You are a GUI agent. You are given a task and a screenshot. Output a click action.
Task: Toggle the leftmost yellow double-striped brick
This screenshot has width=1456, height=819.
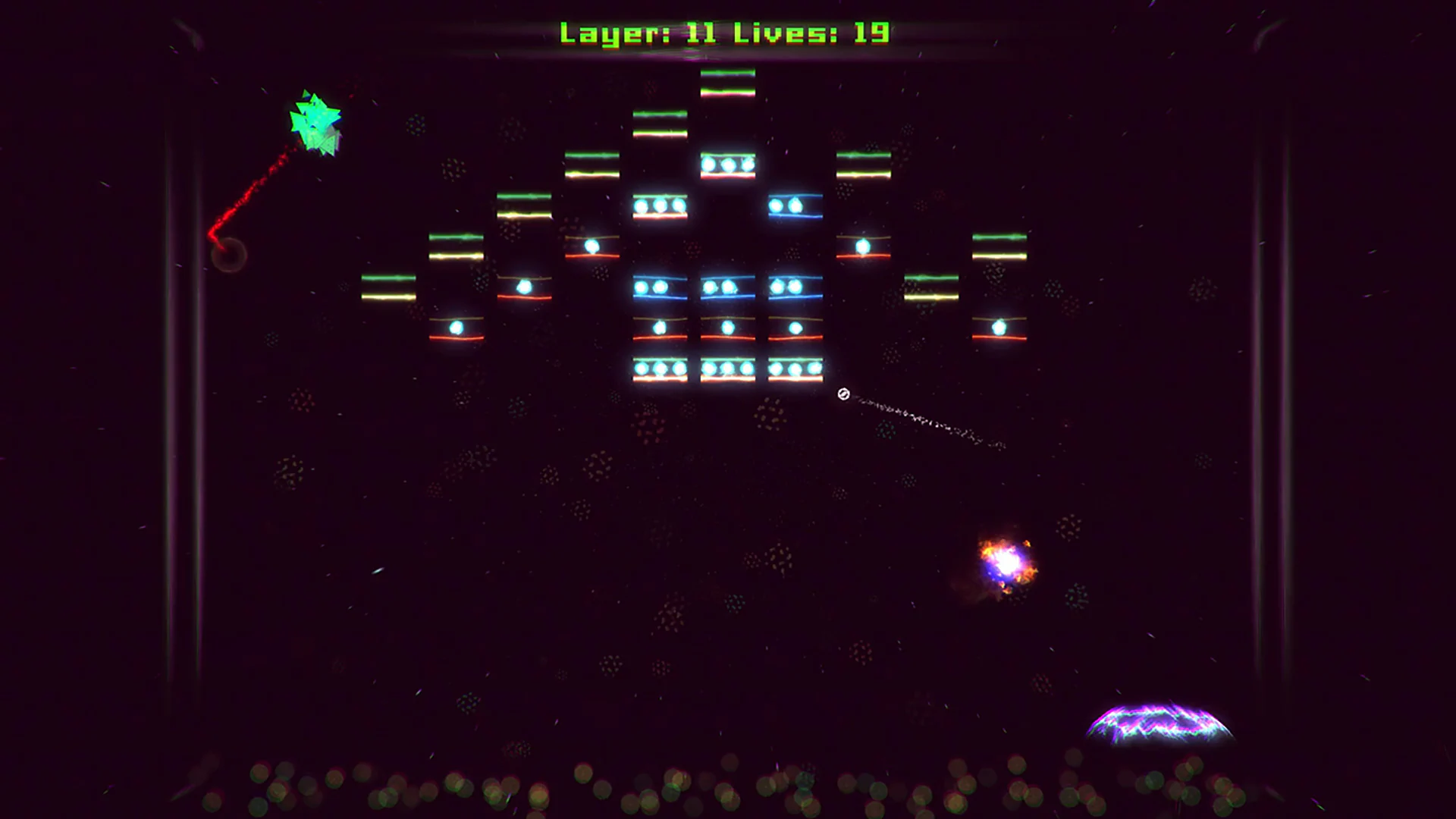click(x=388, y=288)
